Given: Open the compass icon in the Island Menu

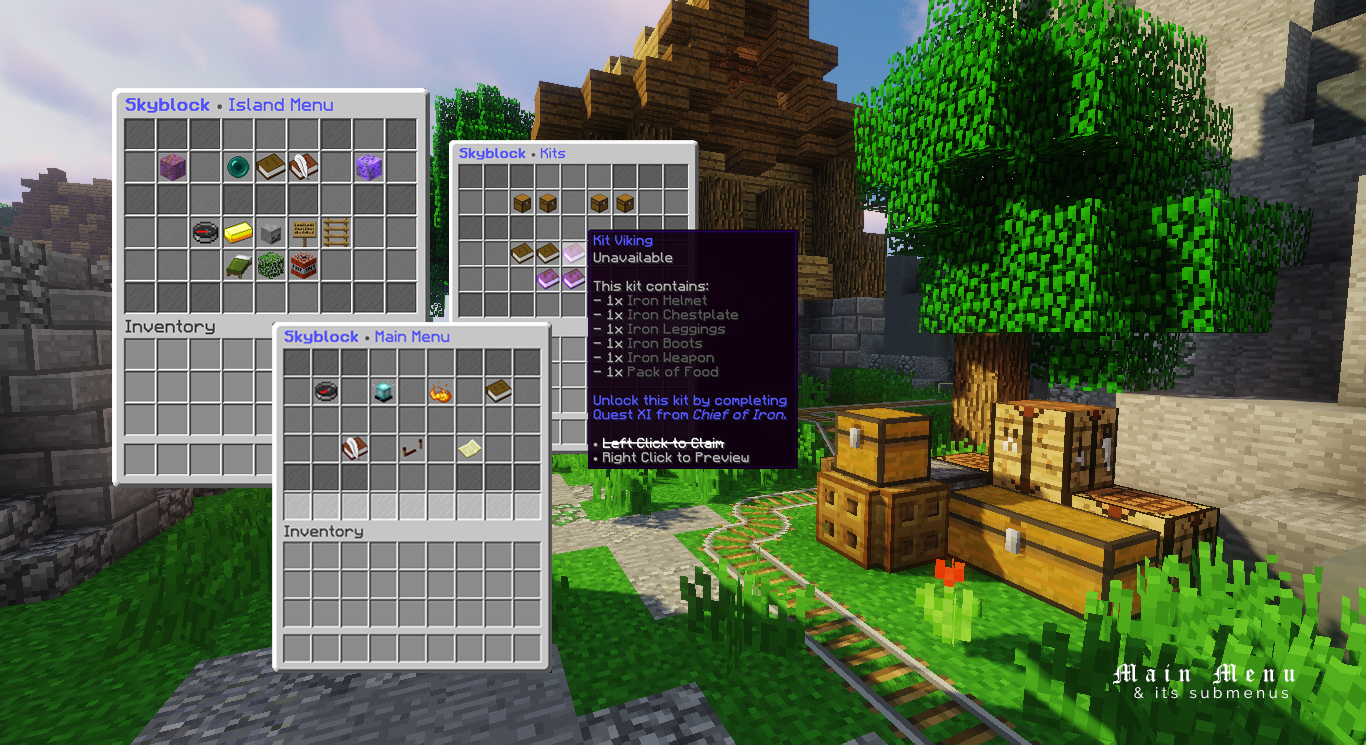Looking at the screenshot, I should click(205, 232).
